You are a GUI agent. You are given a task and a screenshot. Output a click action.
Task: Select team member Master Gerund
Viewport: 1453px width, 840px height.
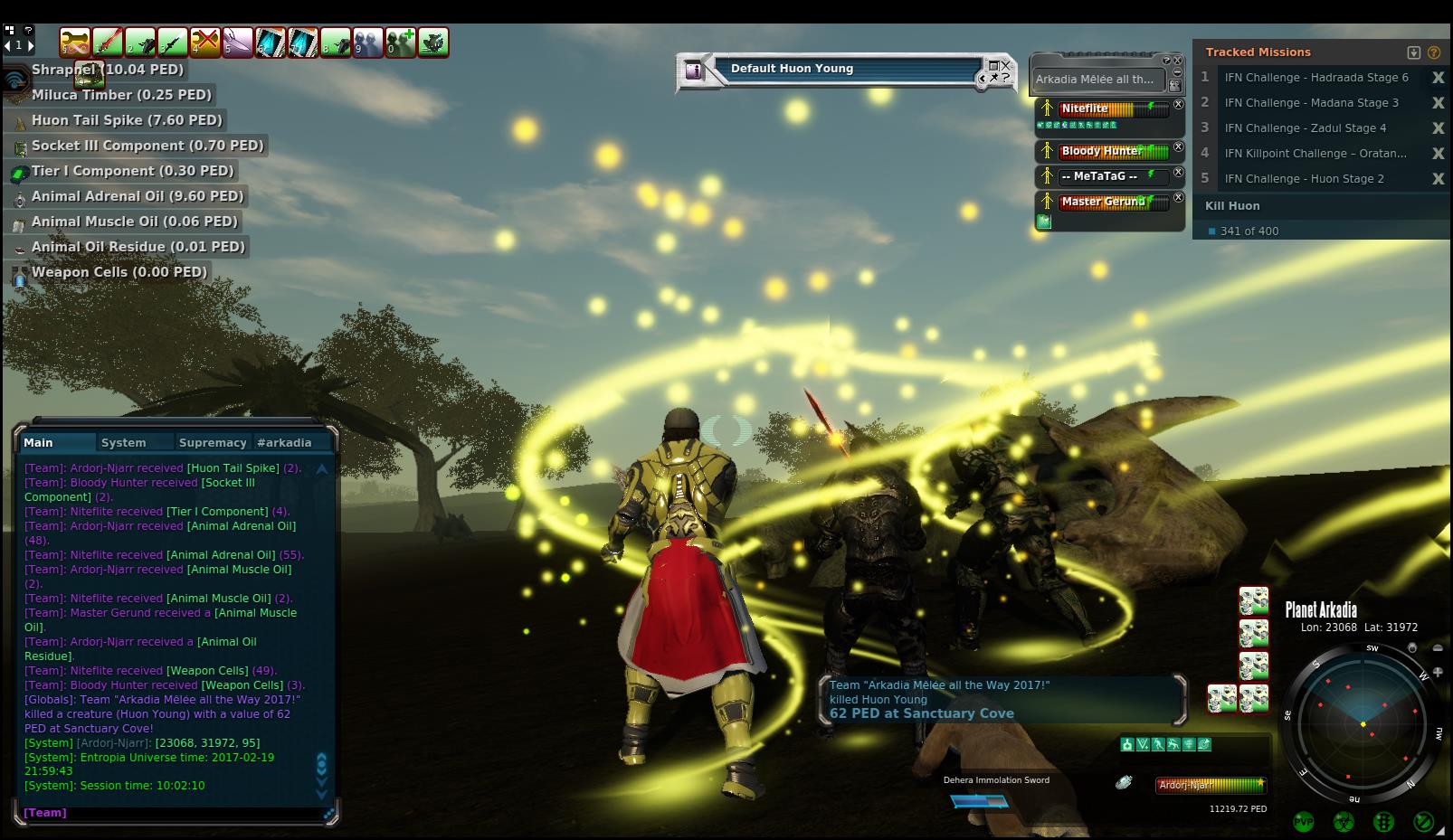point(1103,202)
